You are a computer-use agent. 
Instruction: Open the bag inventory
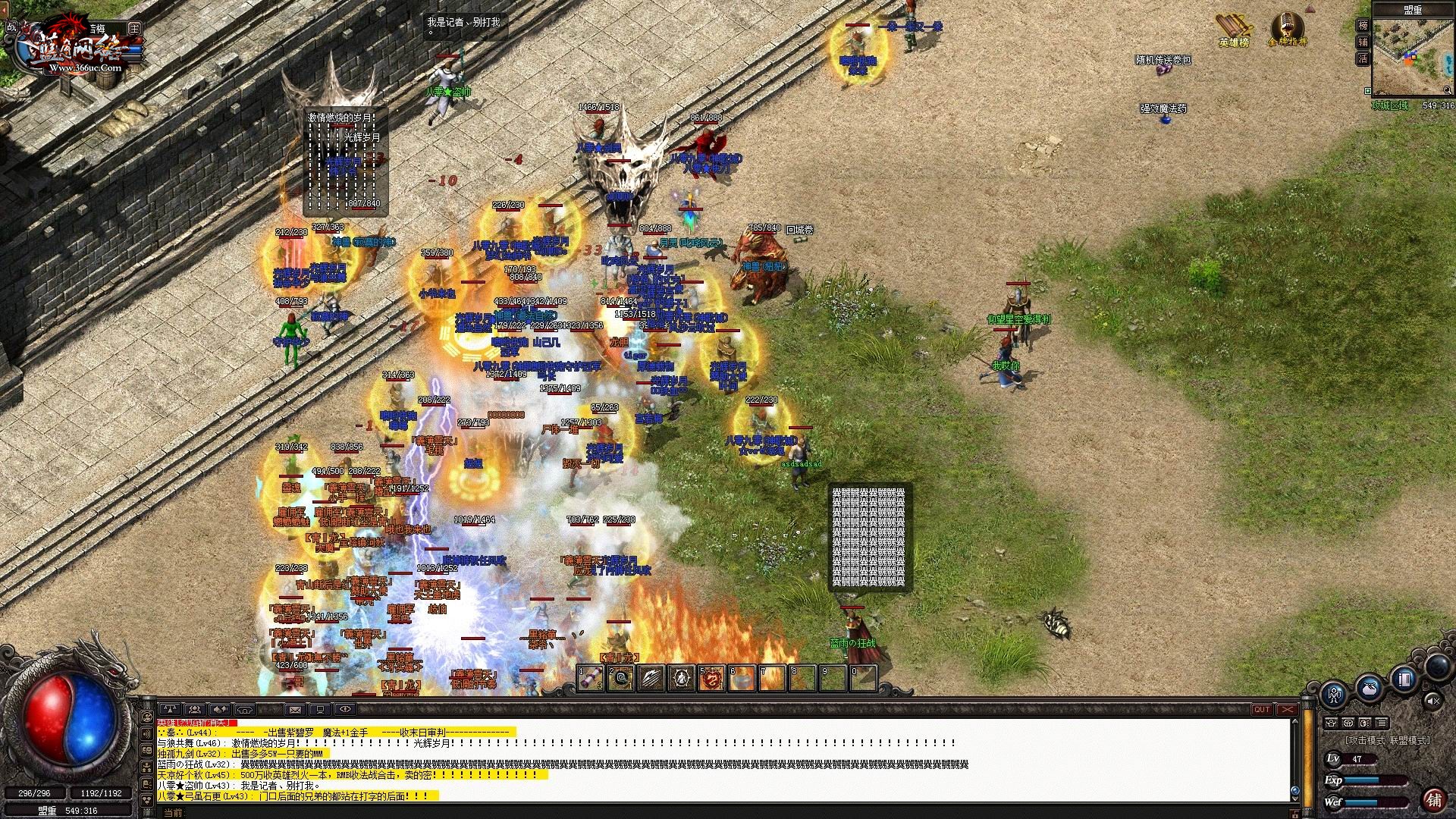click(1369, 687)
